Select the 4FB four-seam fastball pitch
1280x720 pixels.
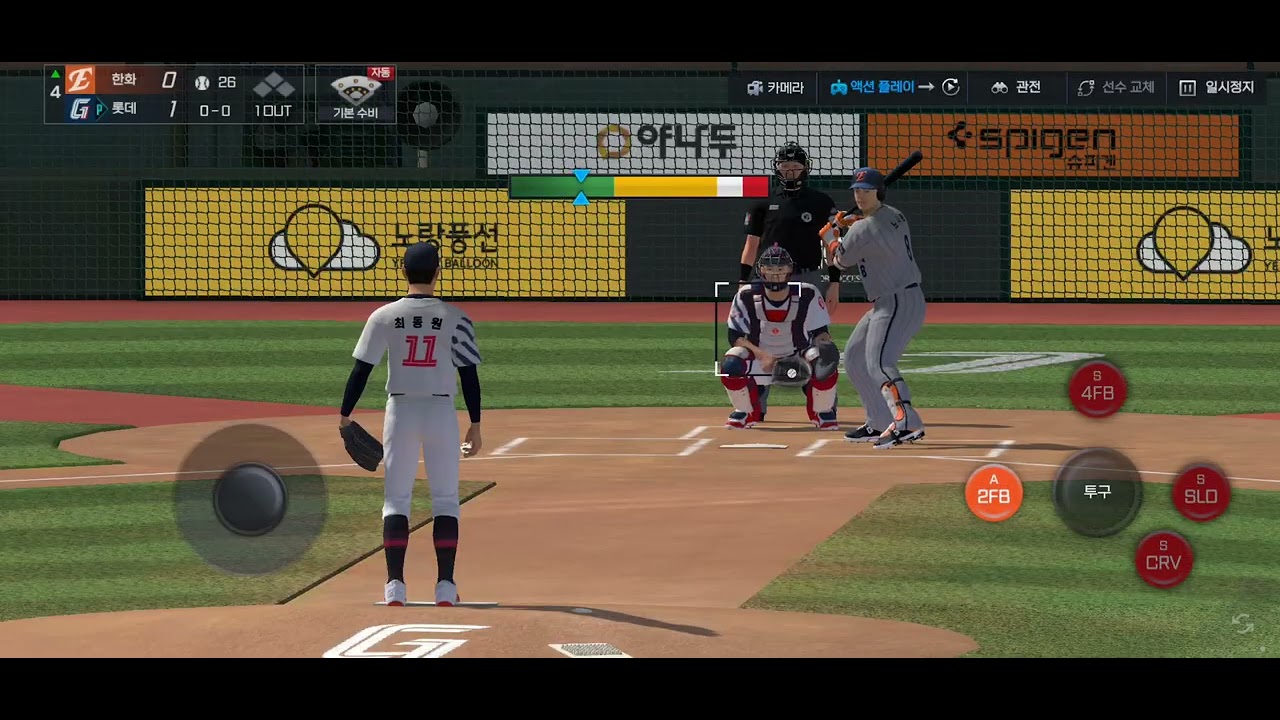click(1097, 389)
